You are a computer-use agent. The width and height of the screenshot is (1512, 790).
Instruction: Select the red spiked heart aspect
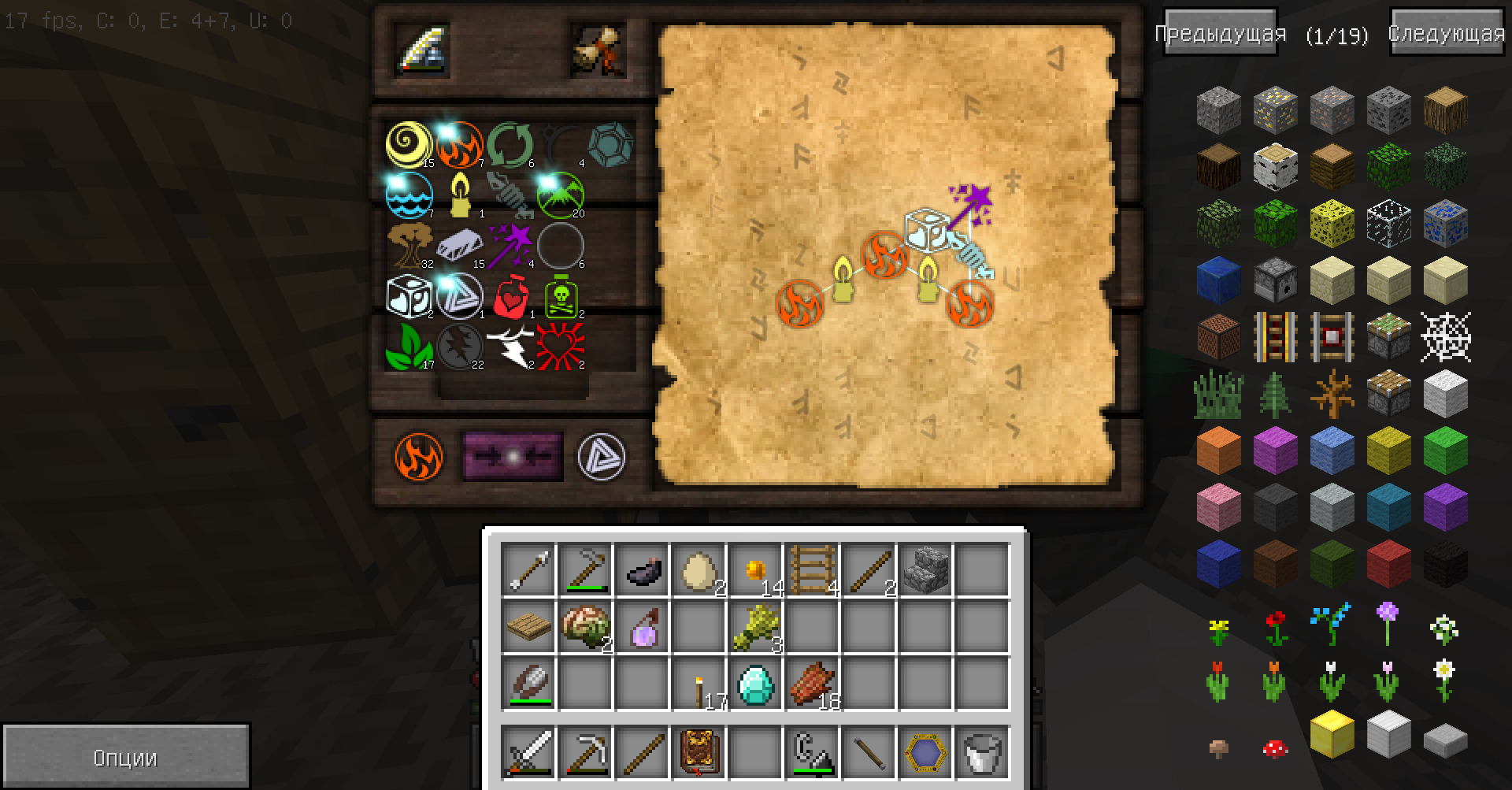560,347
